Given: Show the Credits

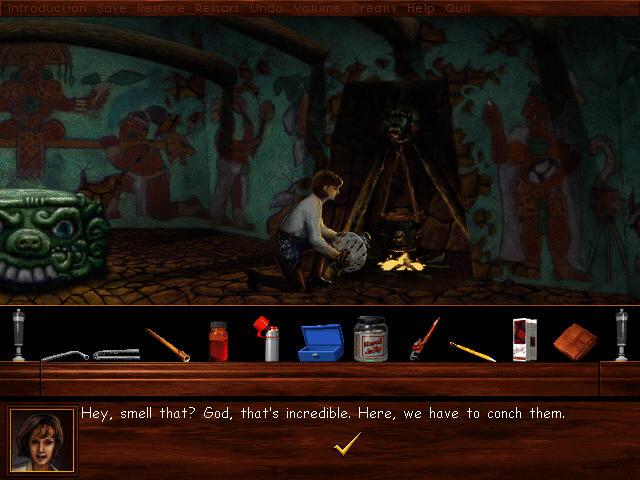Looking at the screenshot, I should click(374, 8).
